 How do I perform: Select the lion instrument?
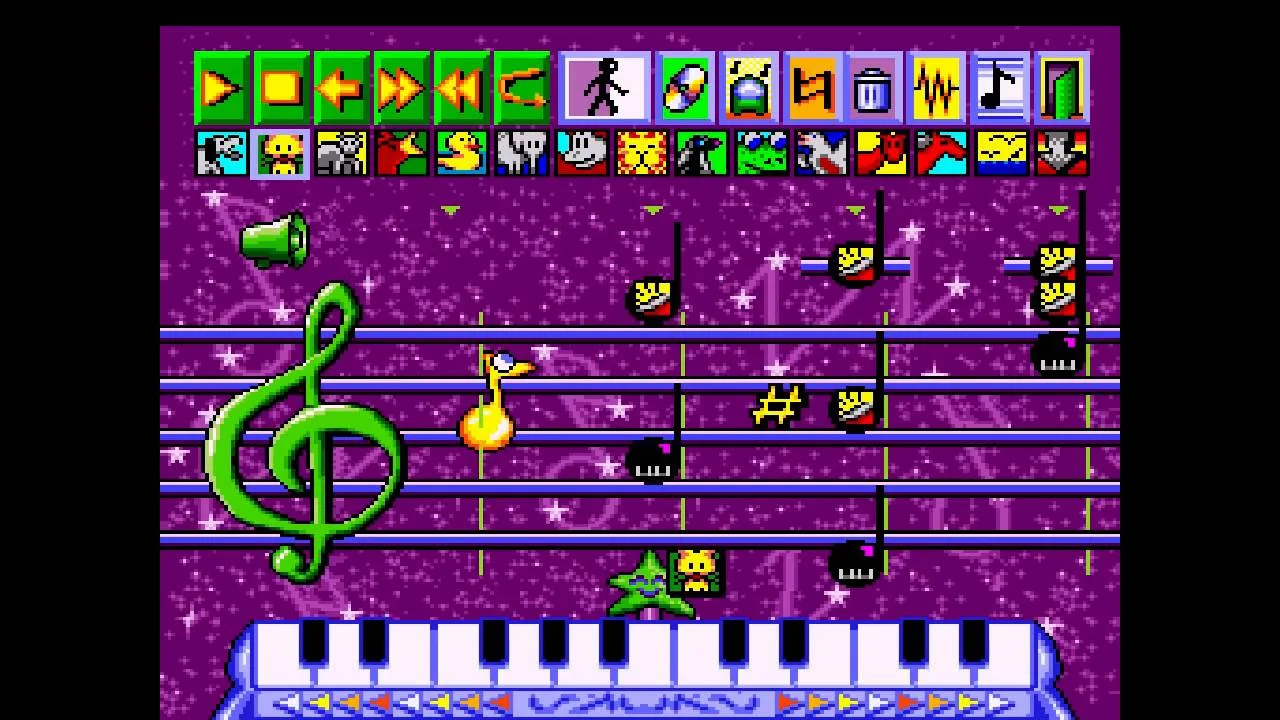coord(641,154)
